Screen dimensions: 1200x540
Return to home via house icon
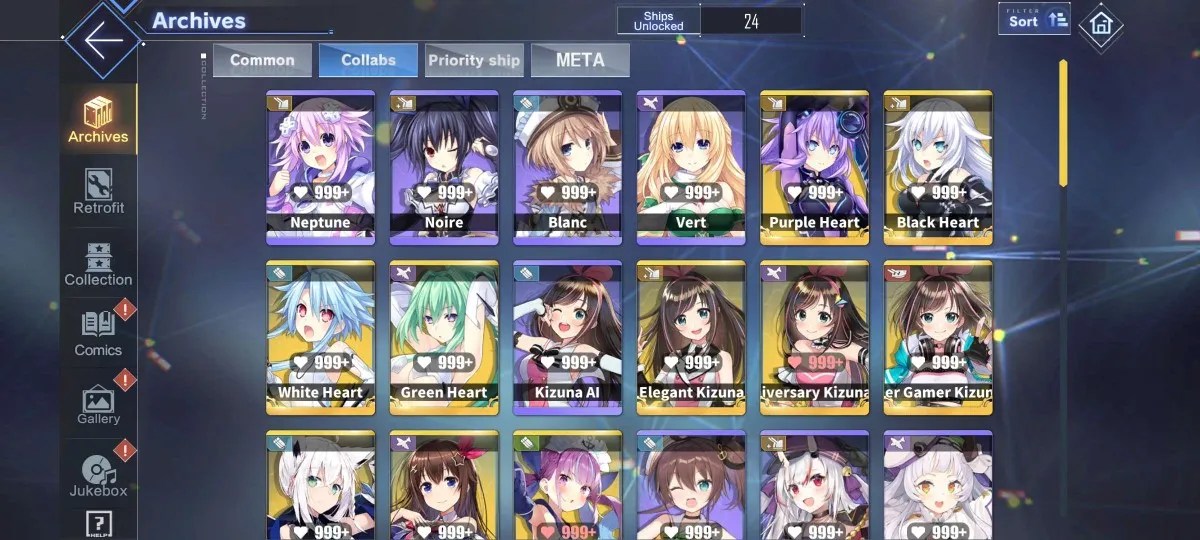(1100, 24)
